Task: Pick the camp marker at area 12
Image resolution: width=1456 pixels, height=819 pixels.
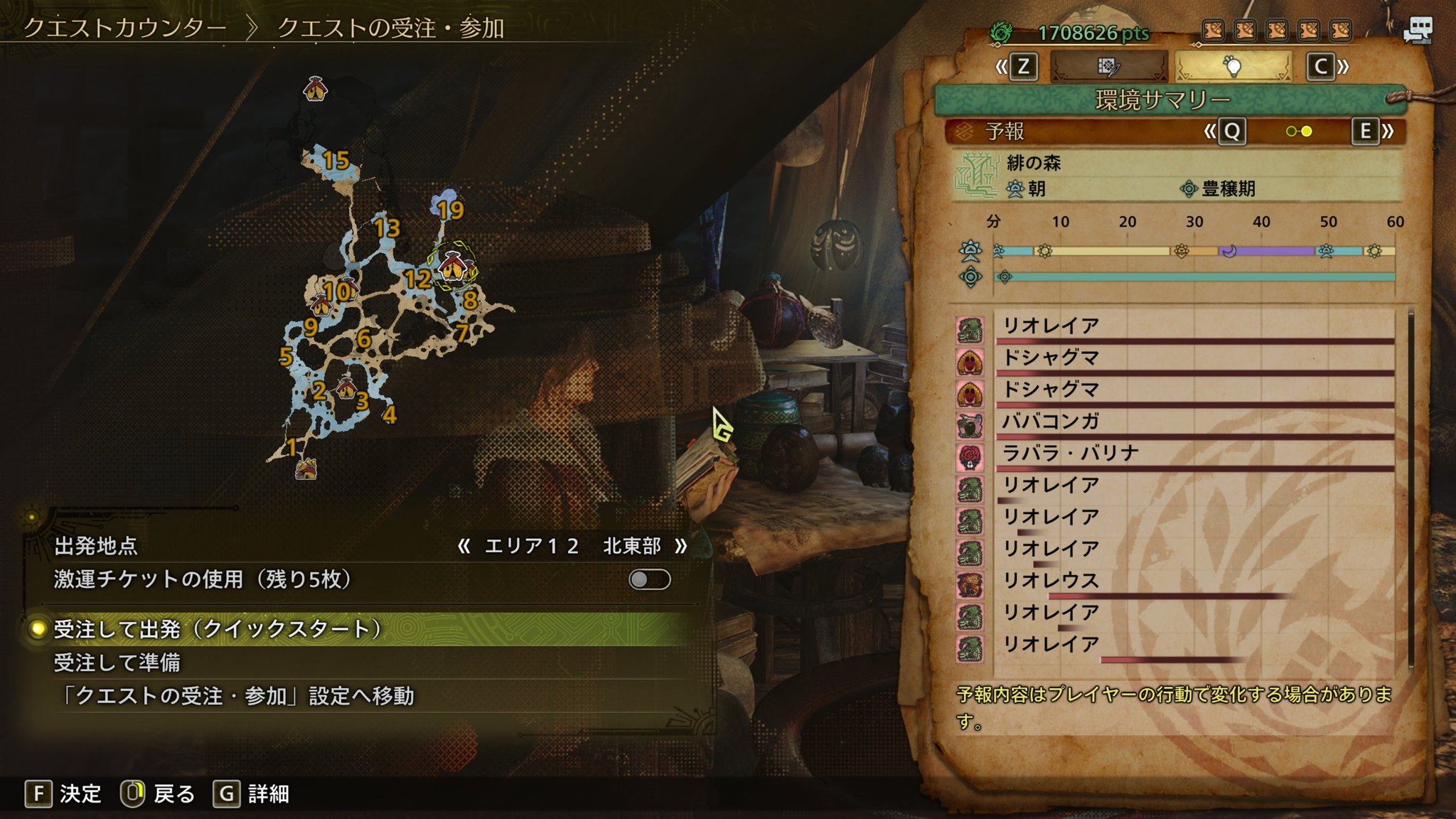Action: click(451, 269)
